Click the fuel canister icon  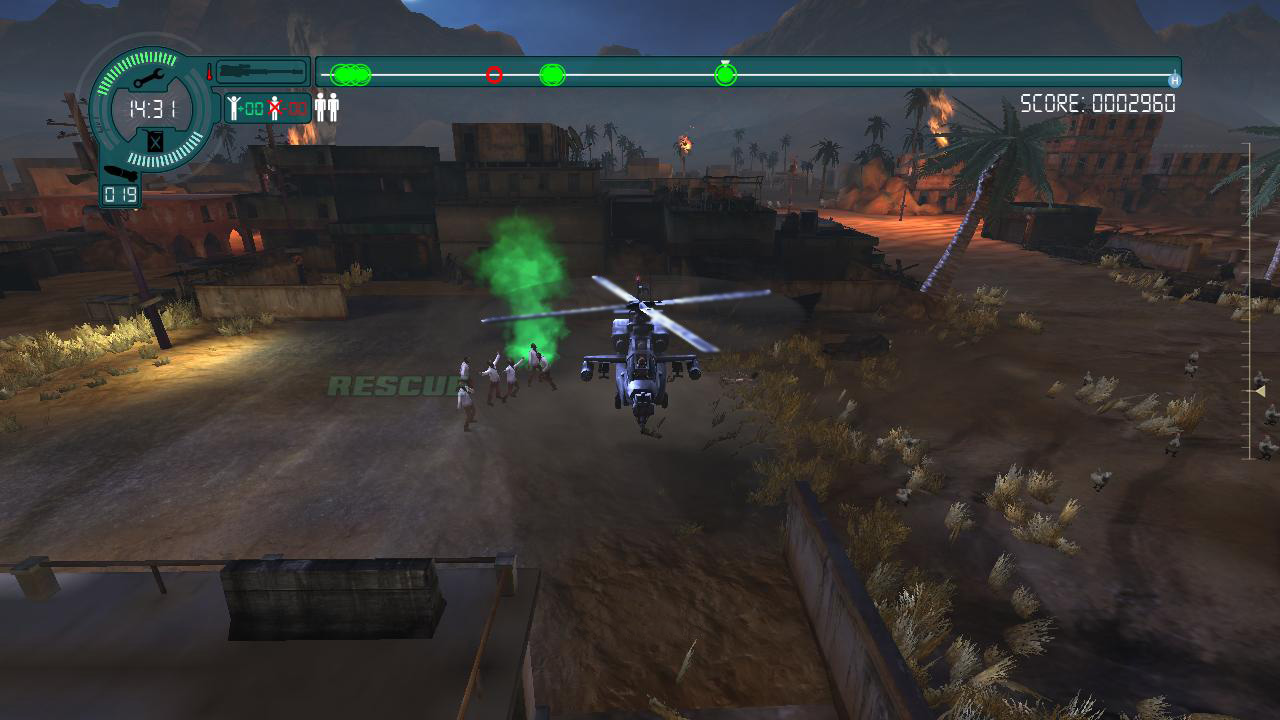[x=155, y=141]
